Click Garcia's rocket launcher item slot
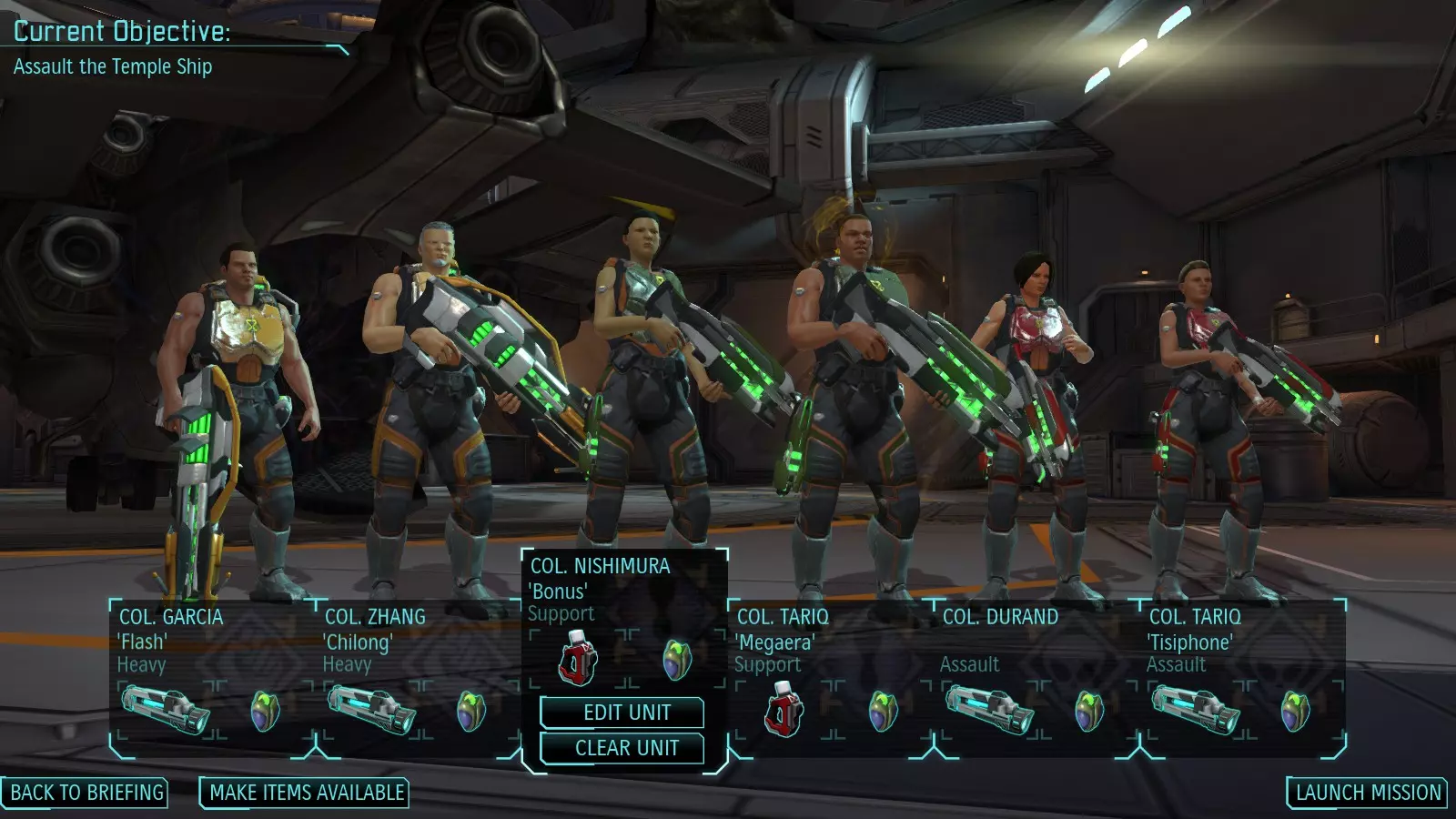Screen dimensions: 1456x819 (x=165, y=710)
